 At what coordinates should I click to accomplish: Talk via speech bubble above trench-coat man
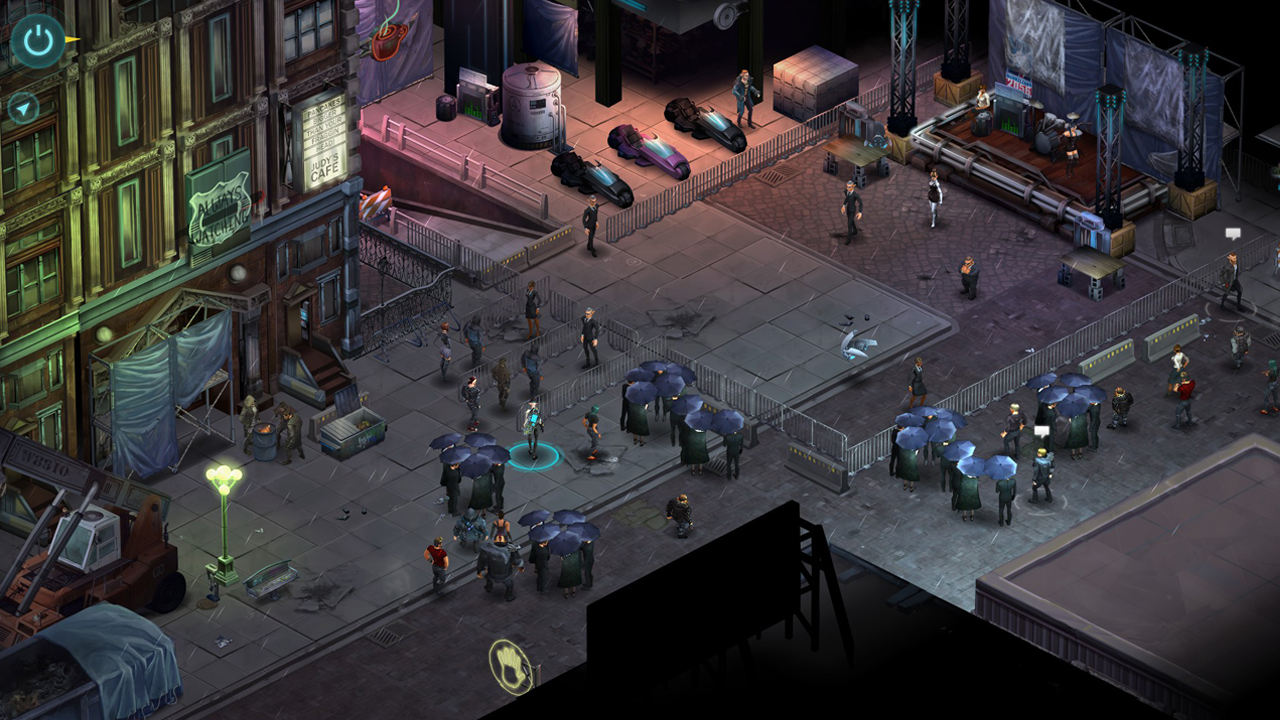(x=1233, y=234)
